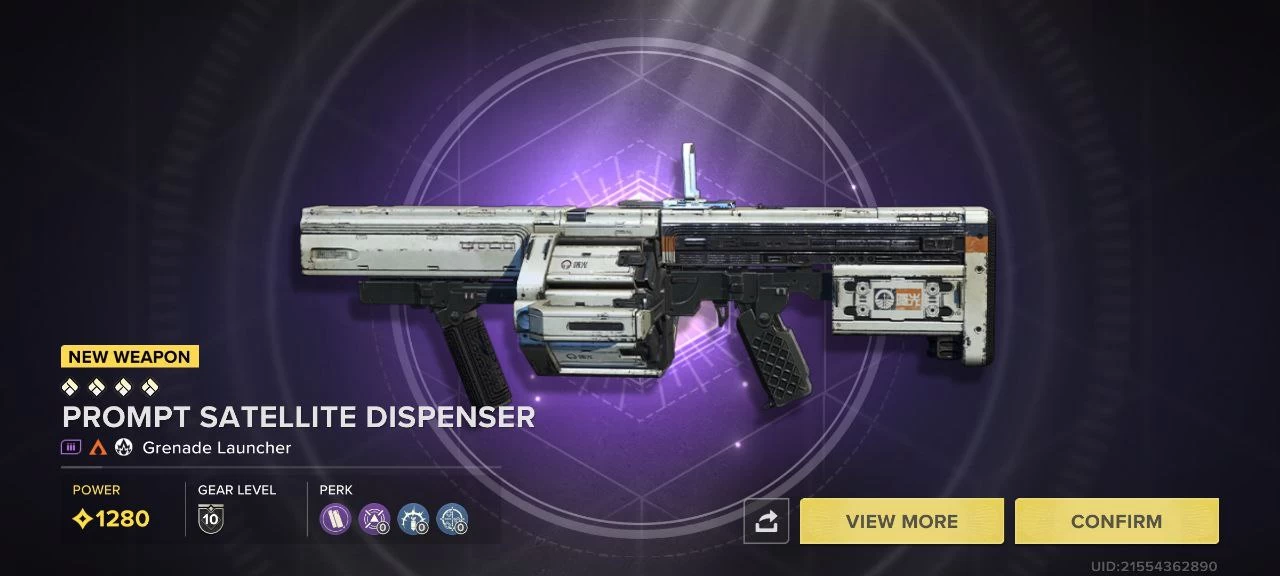Confirm the new weapon reward
The image size is (1280, 576).
pos(1116,521)
